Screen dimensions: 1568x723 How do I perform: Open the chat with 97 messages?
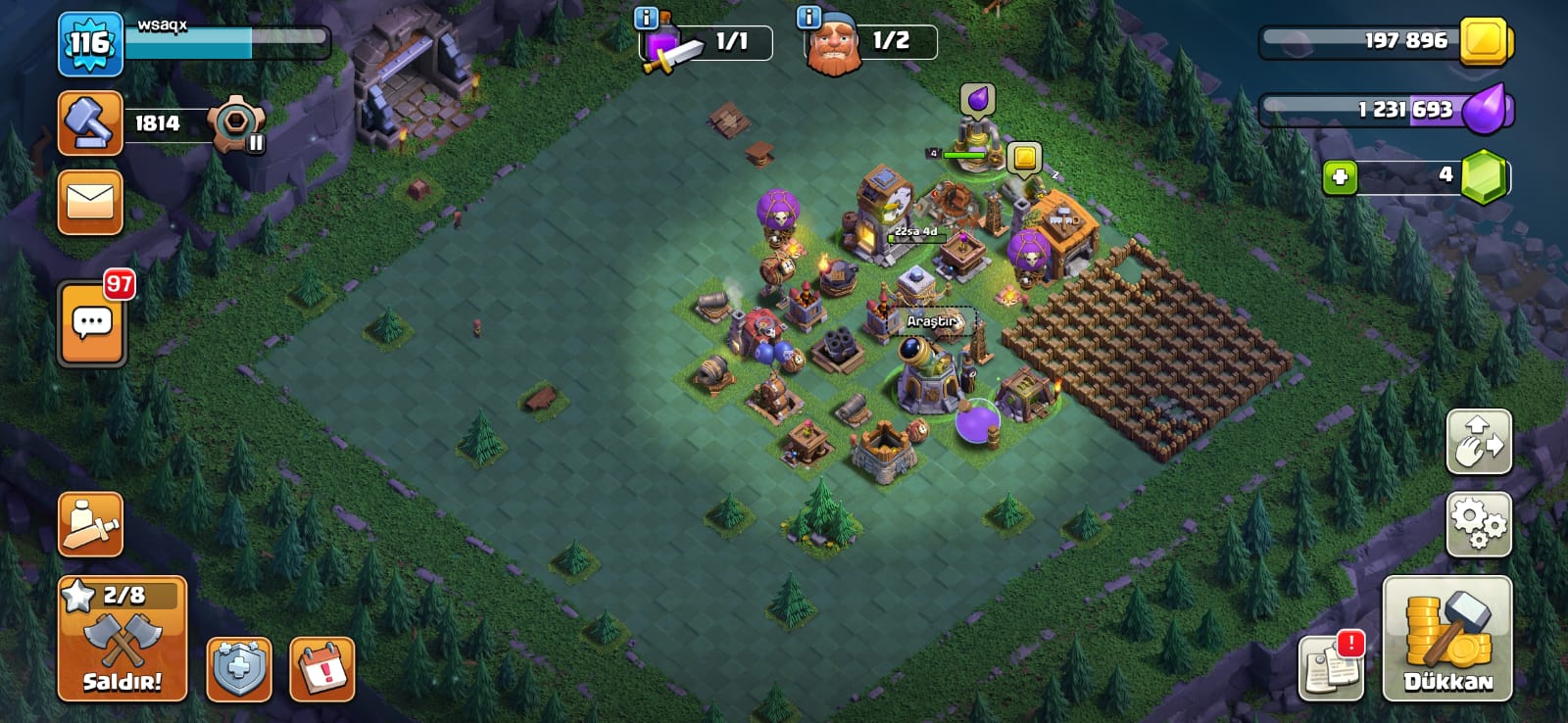92,323
